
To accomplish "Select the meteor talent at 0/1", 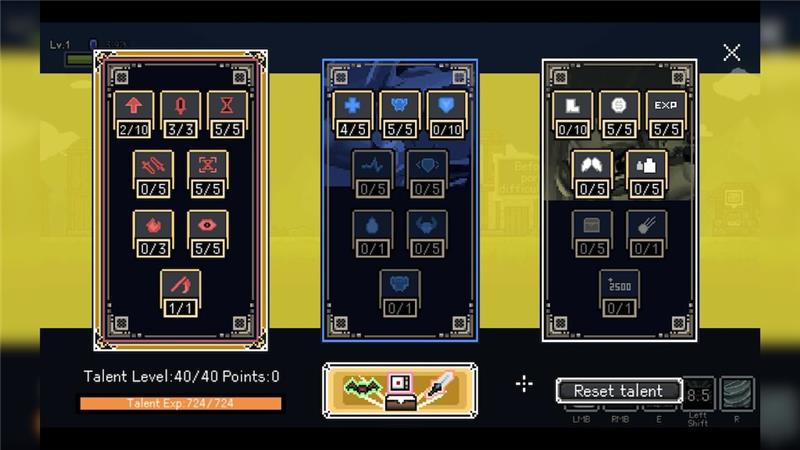I will (x=646, y=228).
